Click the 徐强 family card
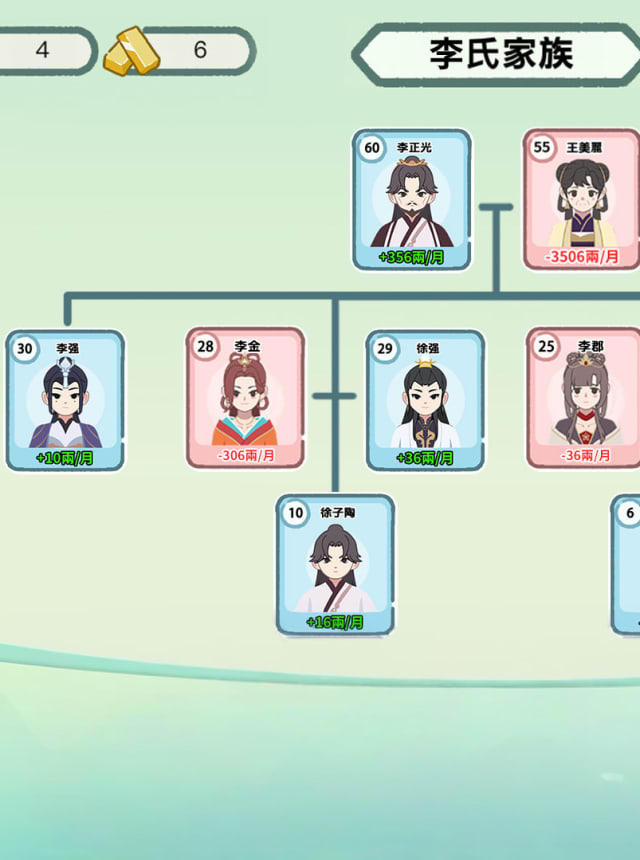The height and width of the screenshot is (860, 640). (425, 400)
